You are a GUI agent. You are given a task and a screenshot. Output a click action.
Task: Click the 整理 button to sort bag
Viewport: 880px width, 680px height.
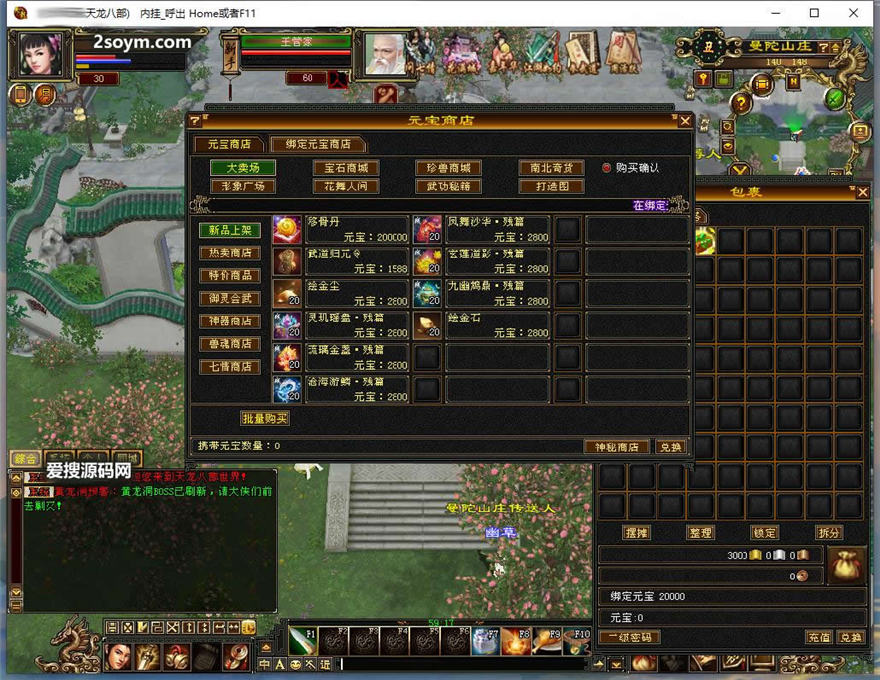click(x=701, y=533)
